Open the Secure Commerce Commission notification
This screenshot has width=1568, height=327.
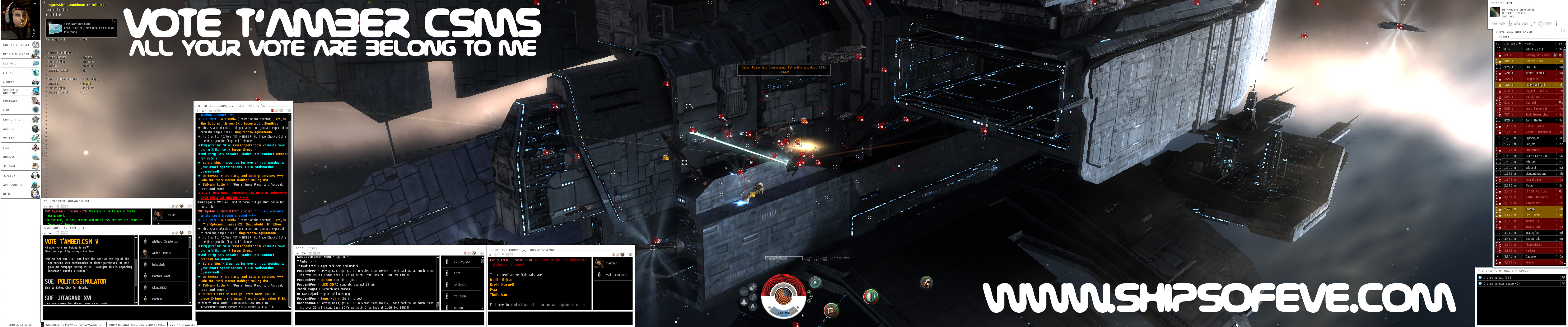click(89, 28)
